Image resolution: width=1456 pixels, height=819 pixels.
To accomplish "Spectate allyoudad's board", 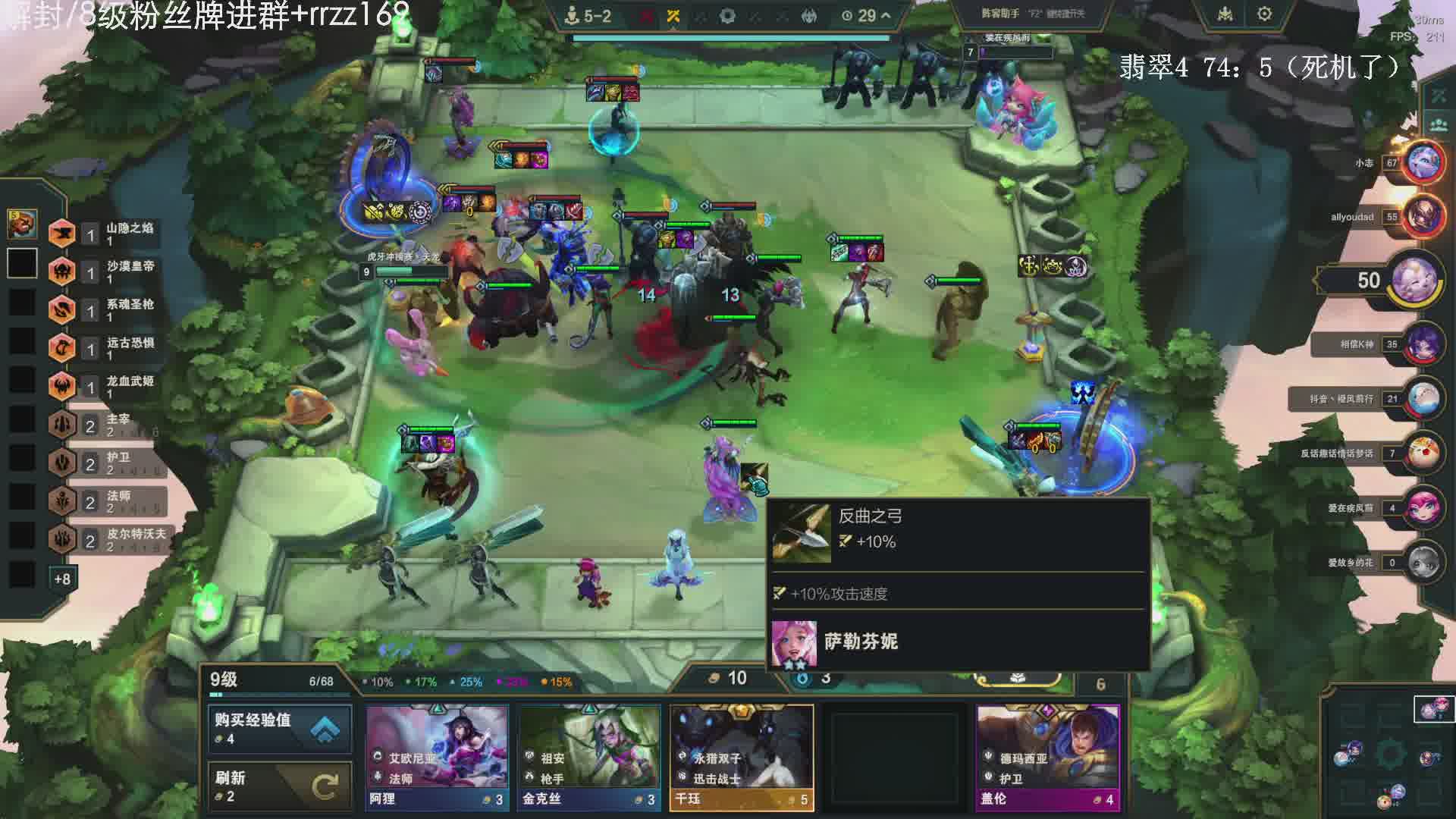I will point(1422,216).
